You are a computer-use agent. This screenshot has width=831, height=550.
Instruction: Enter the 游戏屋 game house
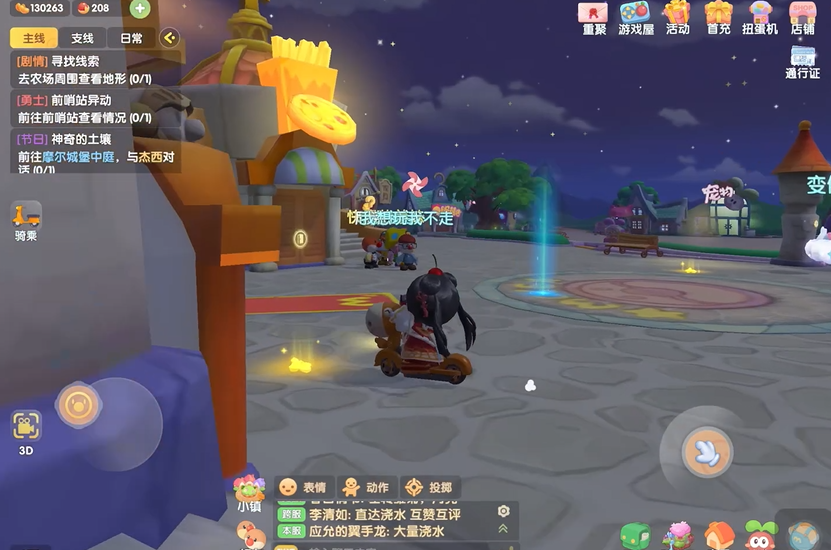tap(635, 16)
